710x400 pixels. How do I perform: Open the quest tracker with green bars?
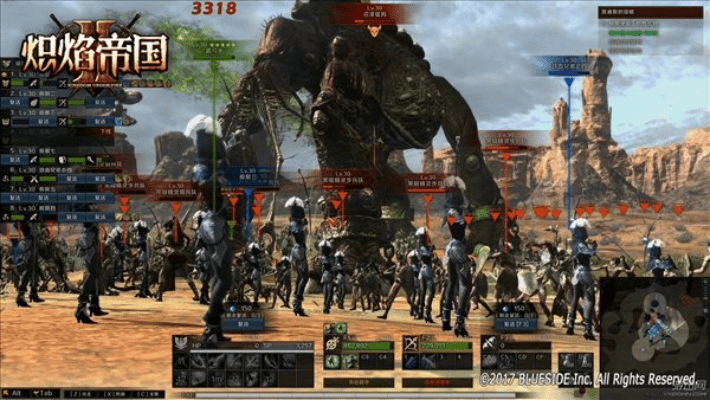640,35
